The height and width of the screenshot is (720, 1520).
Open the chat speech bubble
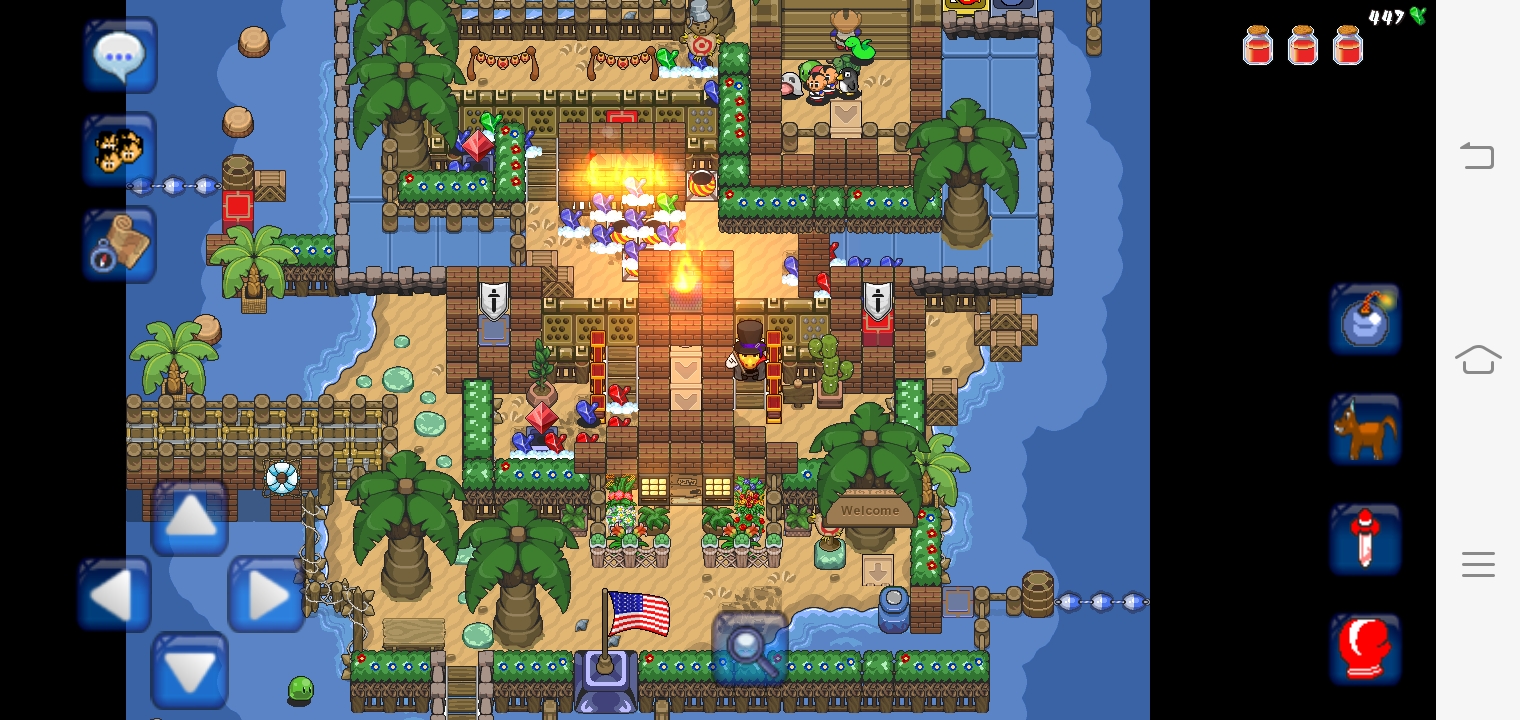[x=120, y=56]
